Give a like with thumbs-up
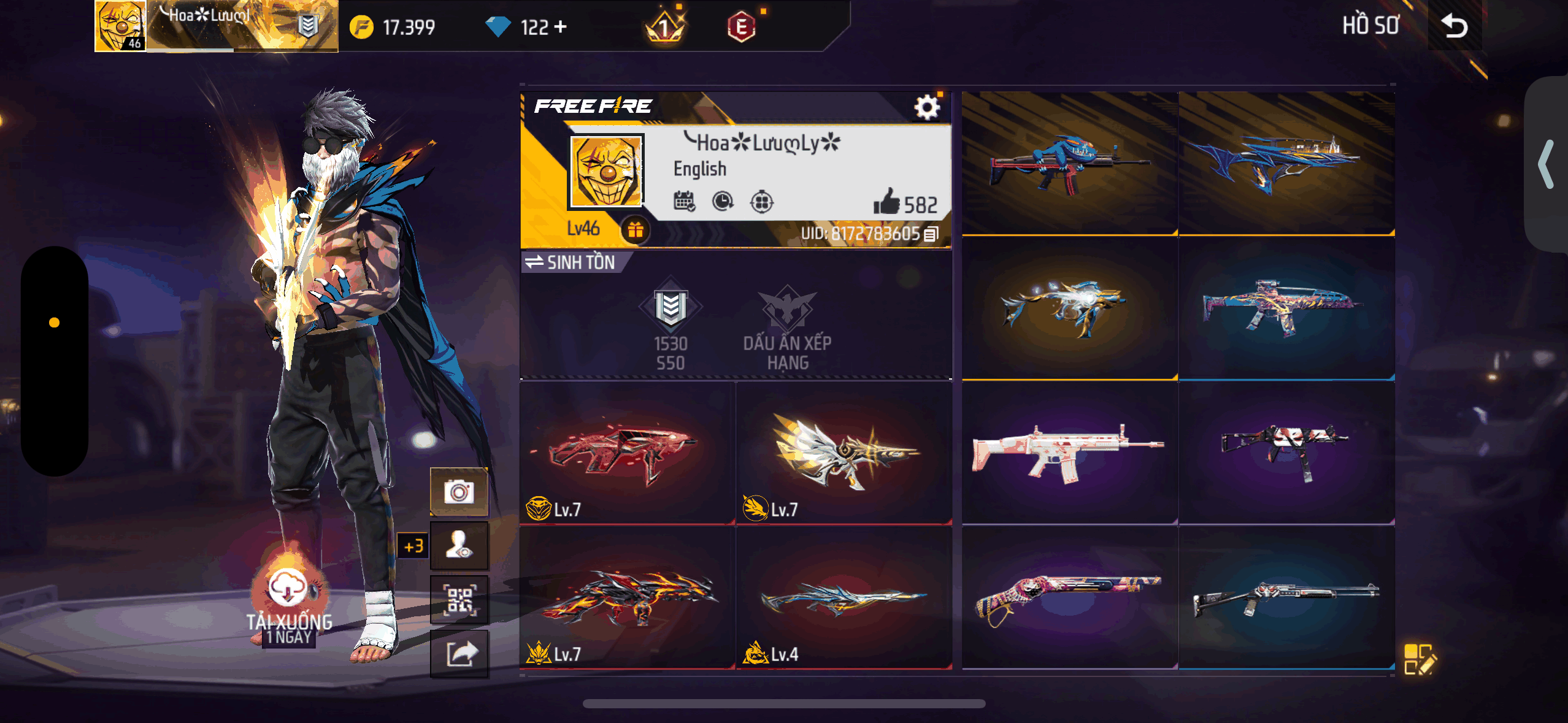The width and height of the screenshot is (1568, 723). pos(886,203)
